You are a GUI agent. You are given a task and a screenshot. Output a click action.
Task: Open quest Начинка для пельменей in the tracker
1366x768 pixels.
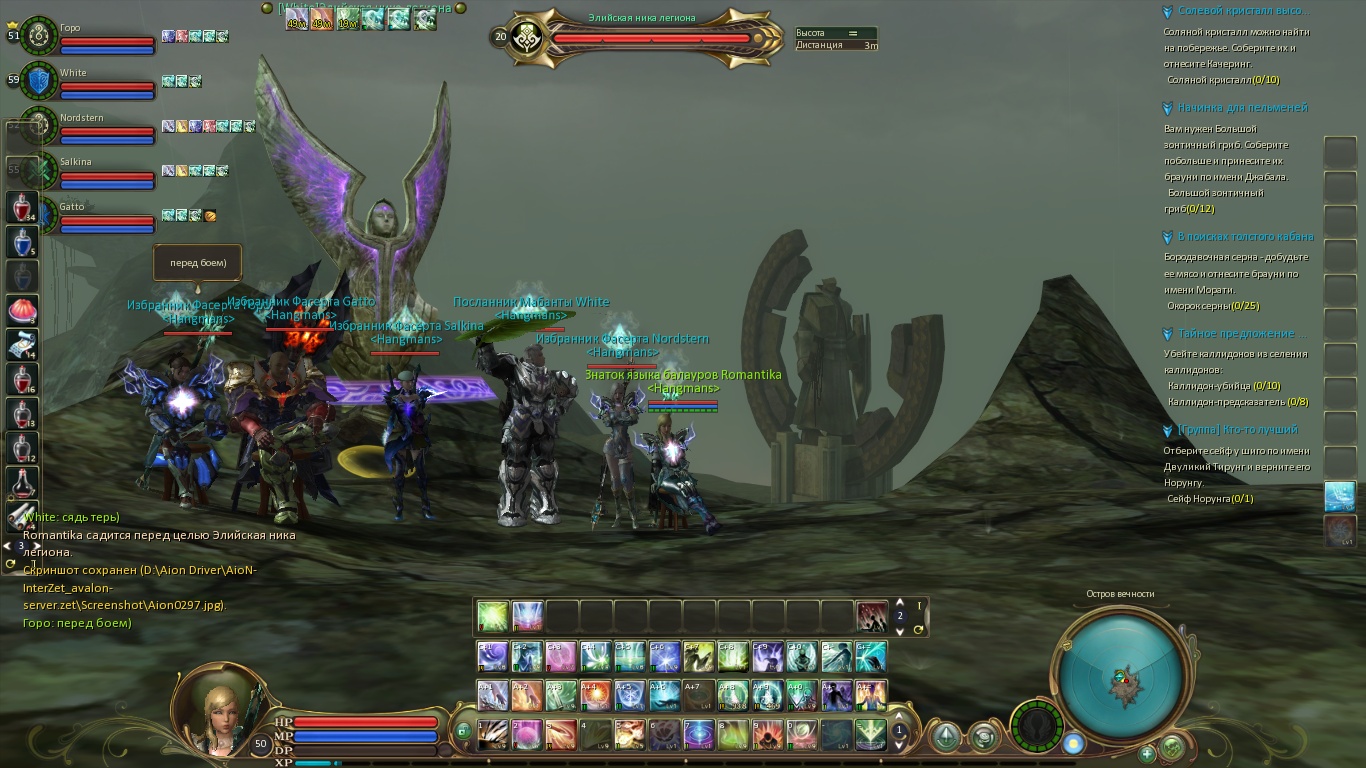(x=1242, y=108)
